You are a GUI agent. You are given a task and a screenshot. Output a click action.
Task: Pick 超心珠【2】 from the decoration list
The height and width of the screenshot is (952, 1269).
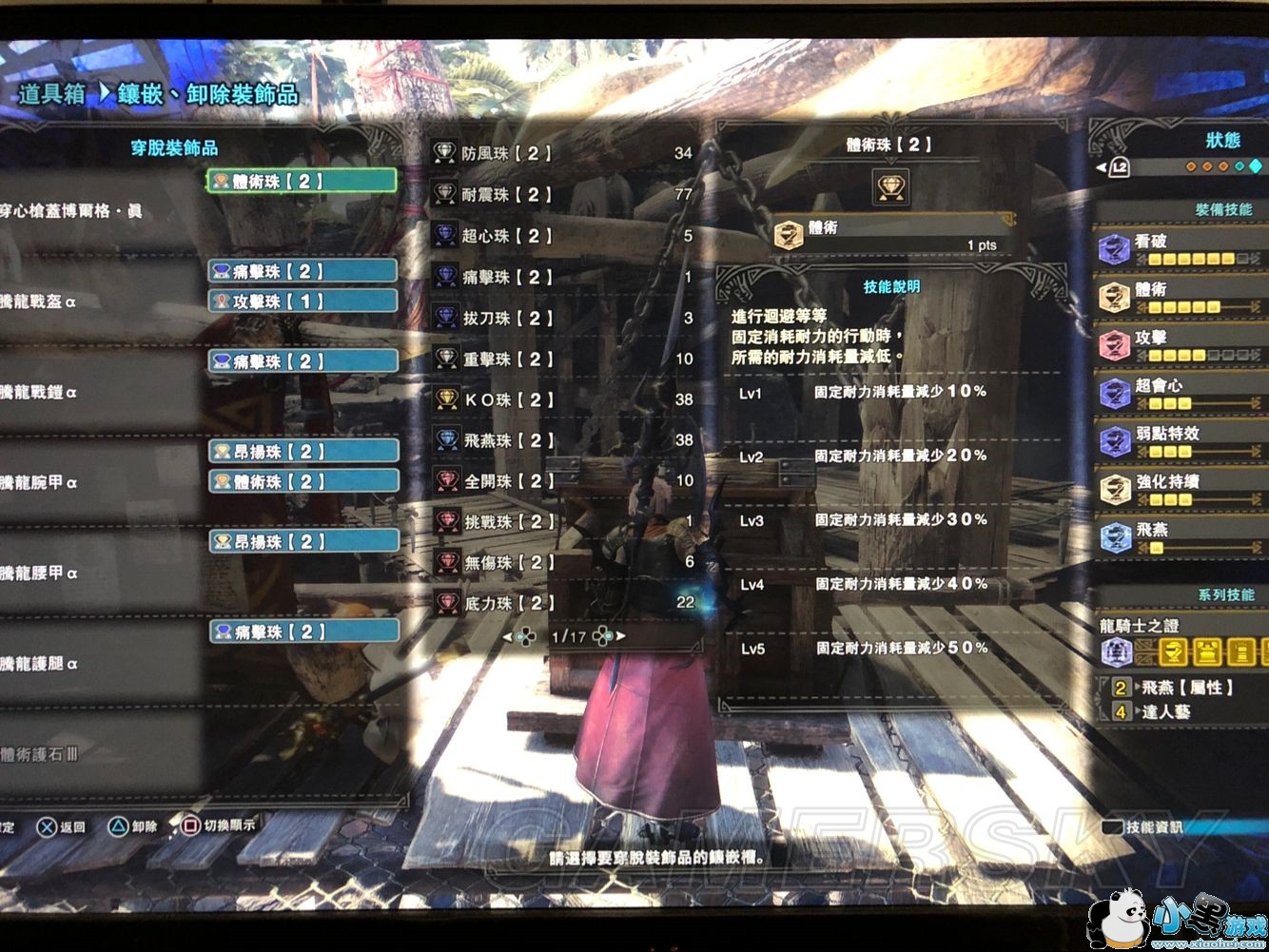point(506,236)
